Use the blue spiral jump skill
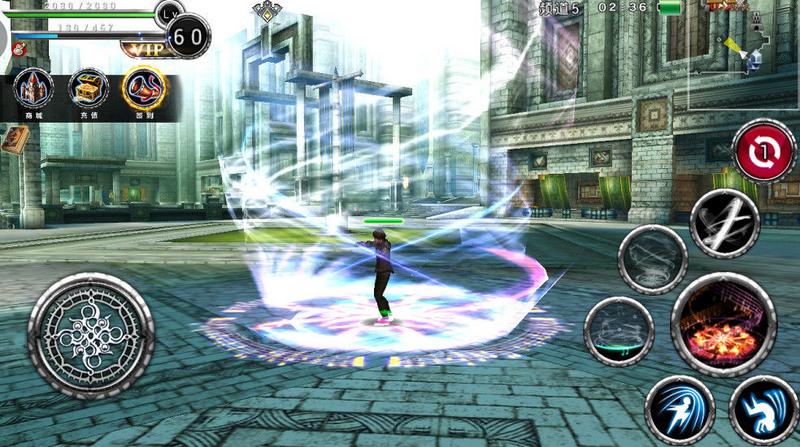The width and height of the screenshot is (800, 447). pyautogui.click(x=763, y=410)
